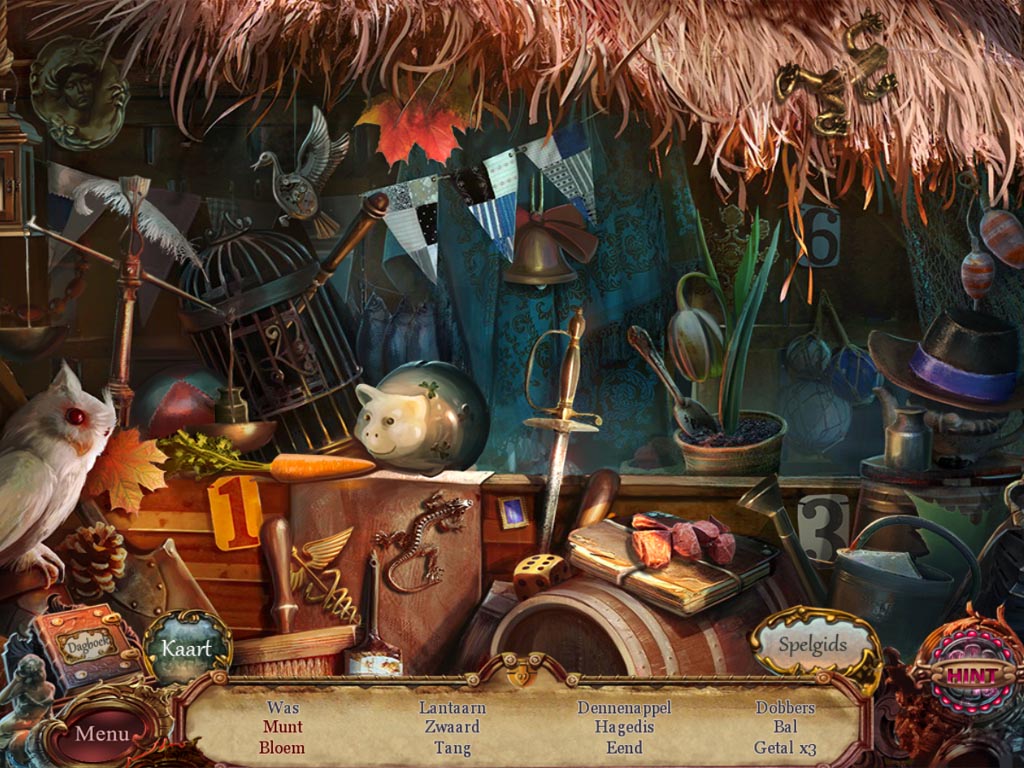Viewport: 1024px width, 768px height.
Task: Open the Kaart map button
Action: (188, 648)
